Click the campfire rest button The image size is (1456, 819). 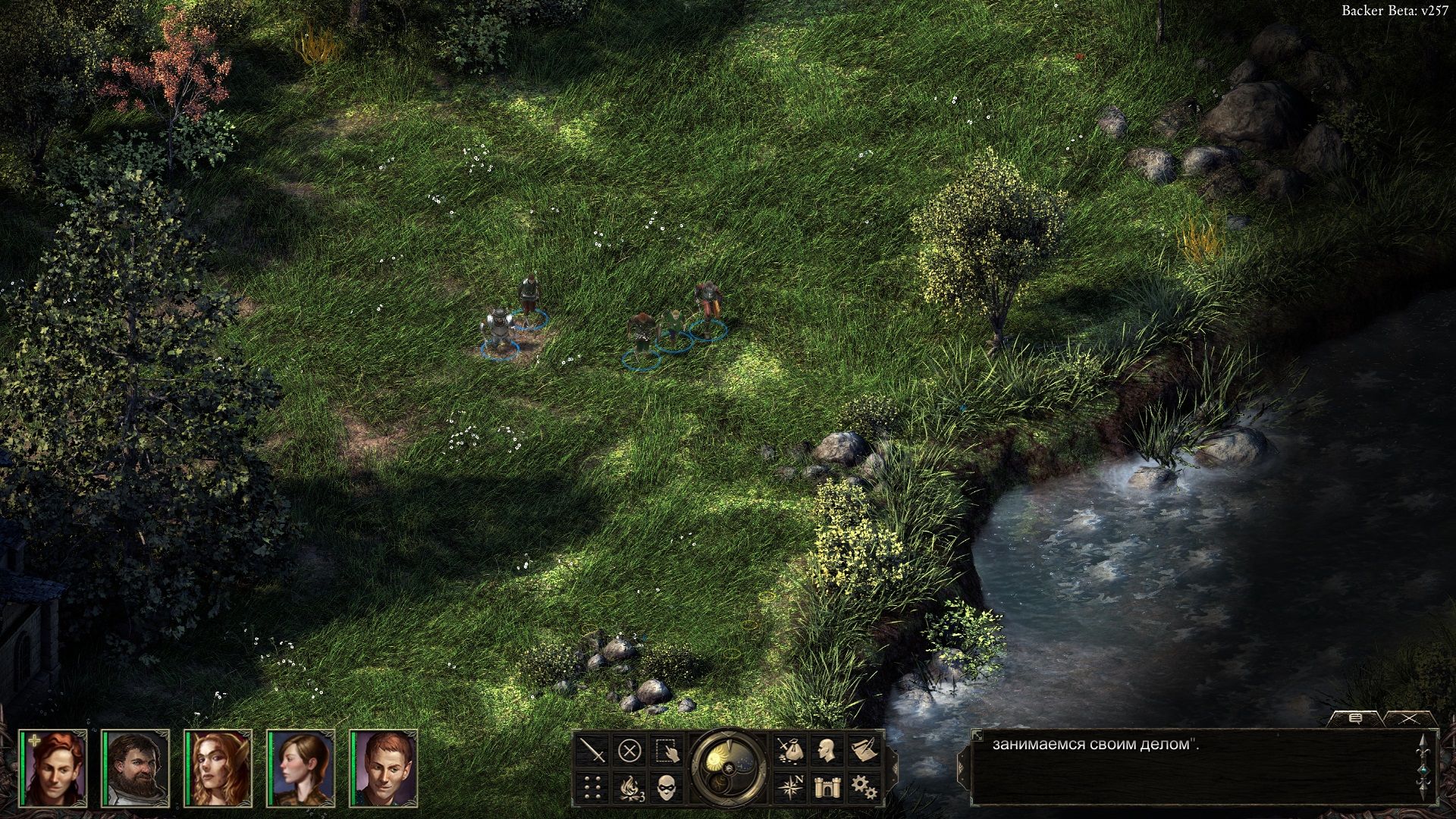point(629,786)
